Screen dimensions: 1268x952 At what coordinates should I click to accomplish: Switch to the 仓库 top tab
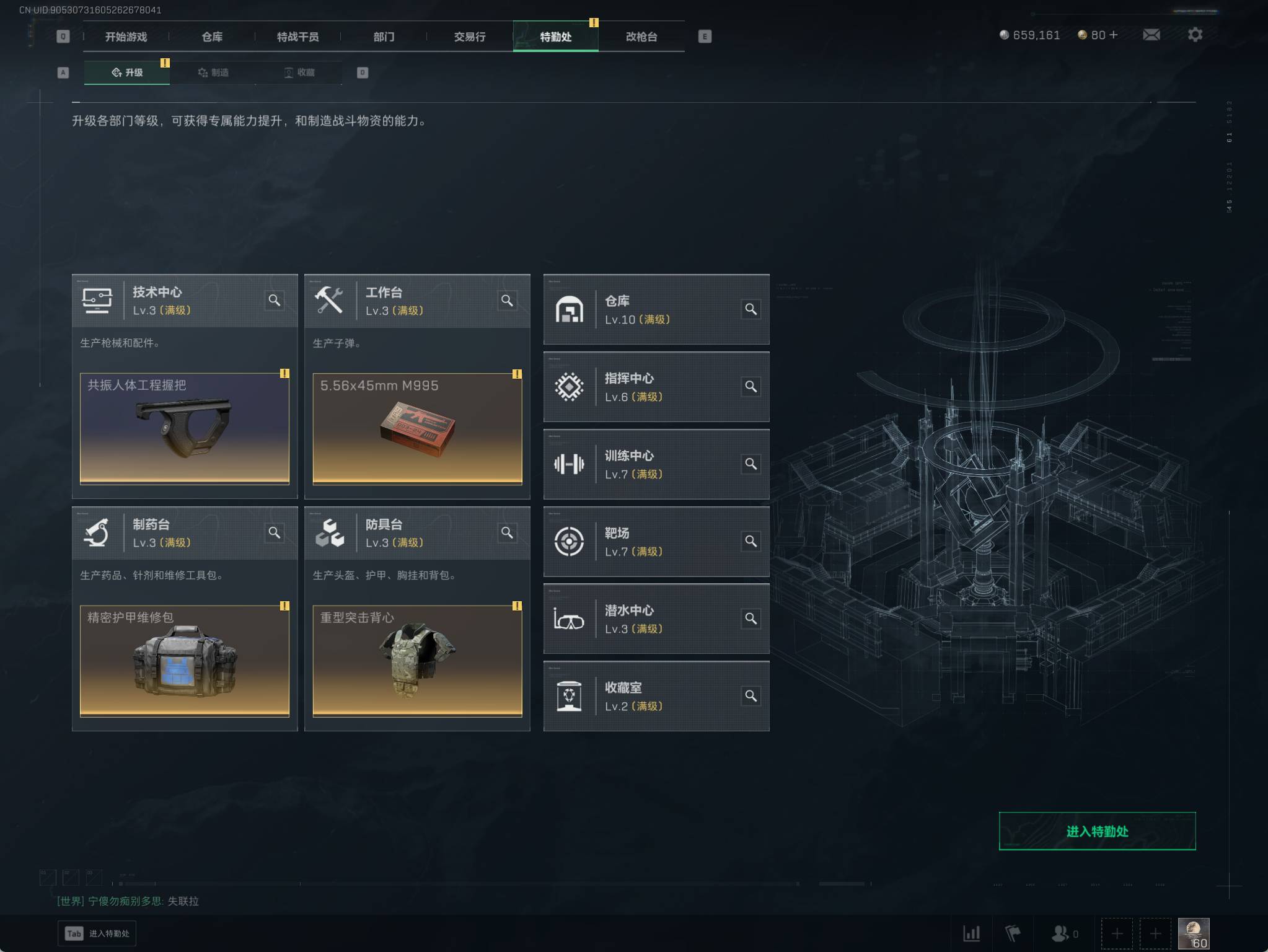click(212, 37)
